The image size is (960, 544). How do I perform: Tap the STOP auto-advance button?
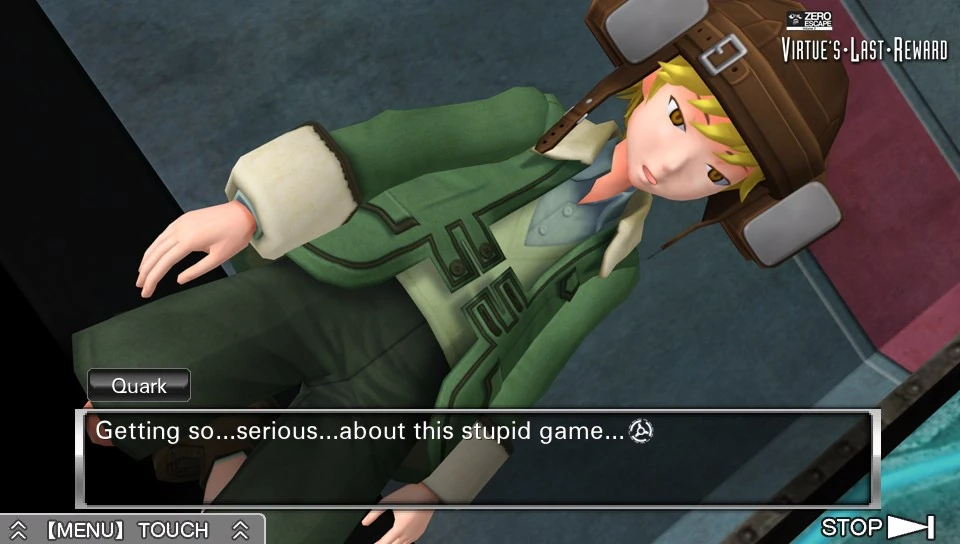[877, 527]
